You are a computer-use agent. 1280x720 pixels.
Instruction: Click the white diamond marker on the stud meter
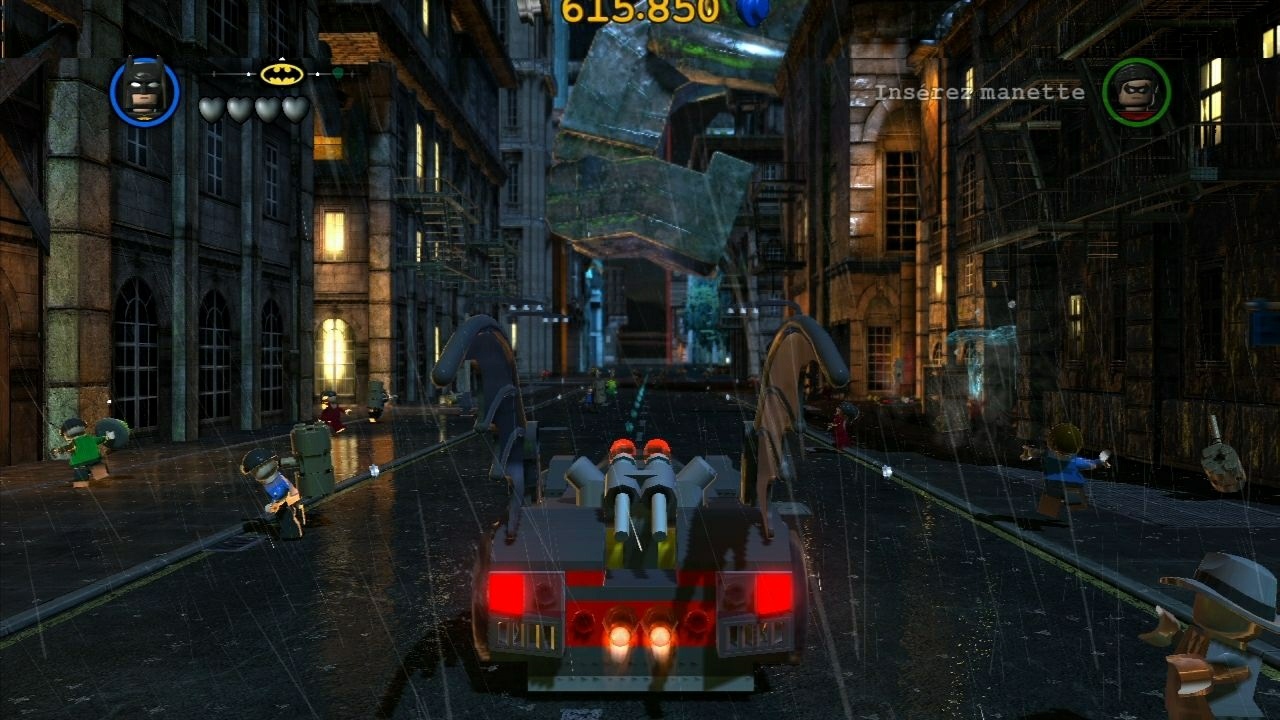(317, 74)
